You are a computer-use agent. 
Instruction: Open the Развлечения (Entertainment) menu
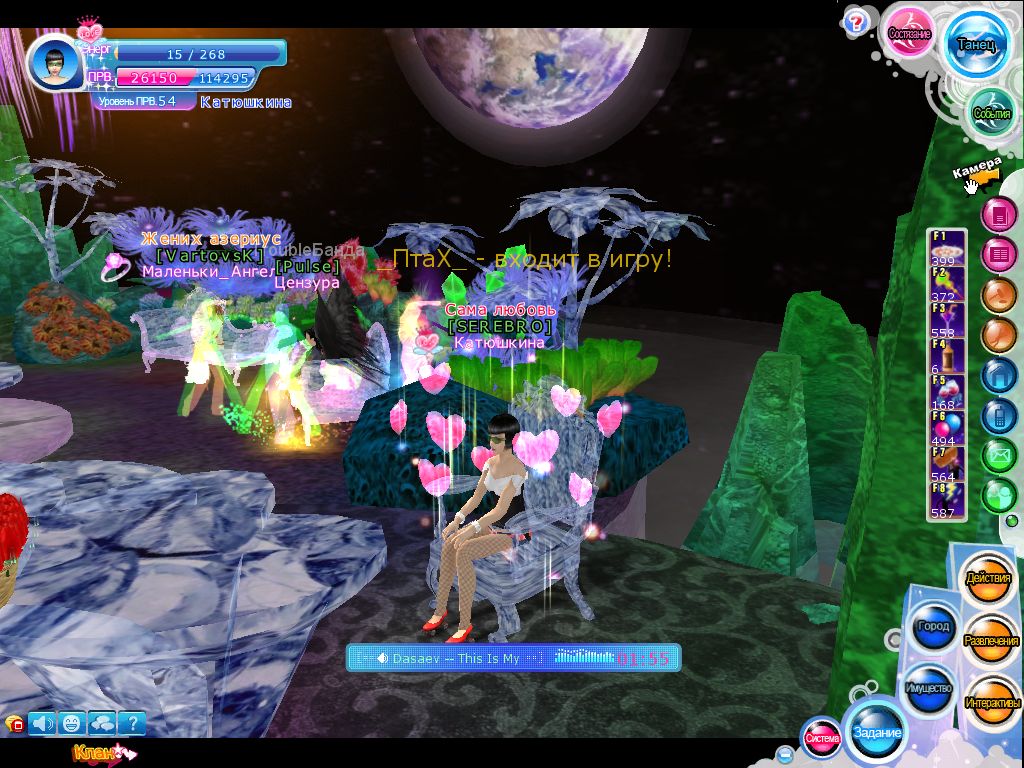(991, 641)
